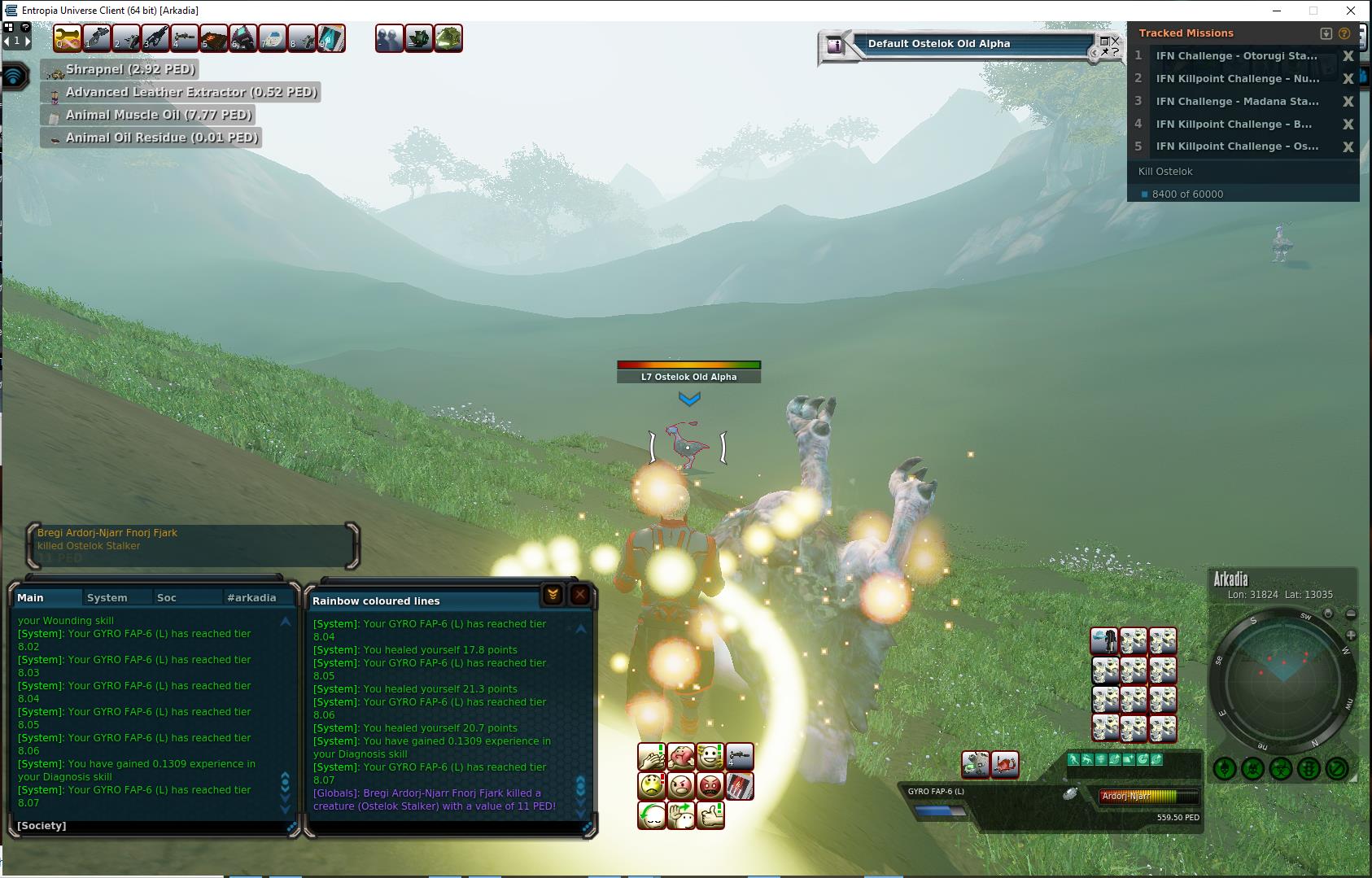Close the Default Ostelok Old Alpha panel
Image resolution: width=1372 pixels, height=878 pixels.
[1115, 40]
